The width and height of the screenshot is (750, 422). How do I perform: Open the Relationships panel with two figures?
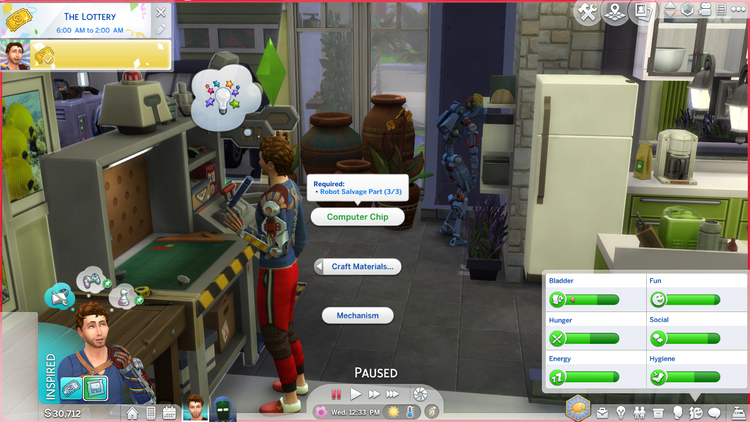click(x=640, y=412)
